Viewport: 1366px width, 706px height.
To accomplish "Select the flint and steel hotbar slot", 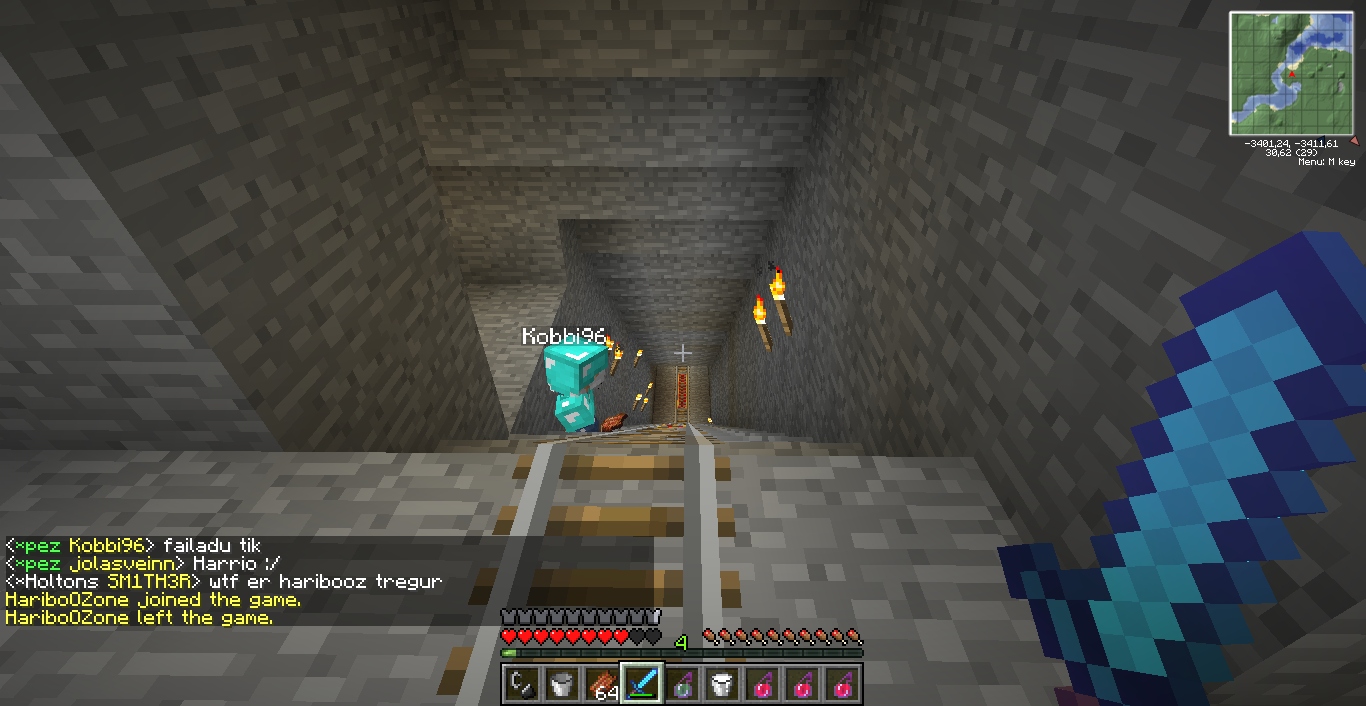I will 521,684.
